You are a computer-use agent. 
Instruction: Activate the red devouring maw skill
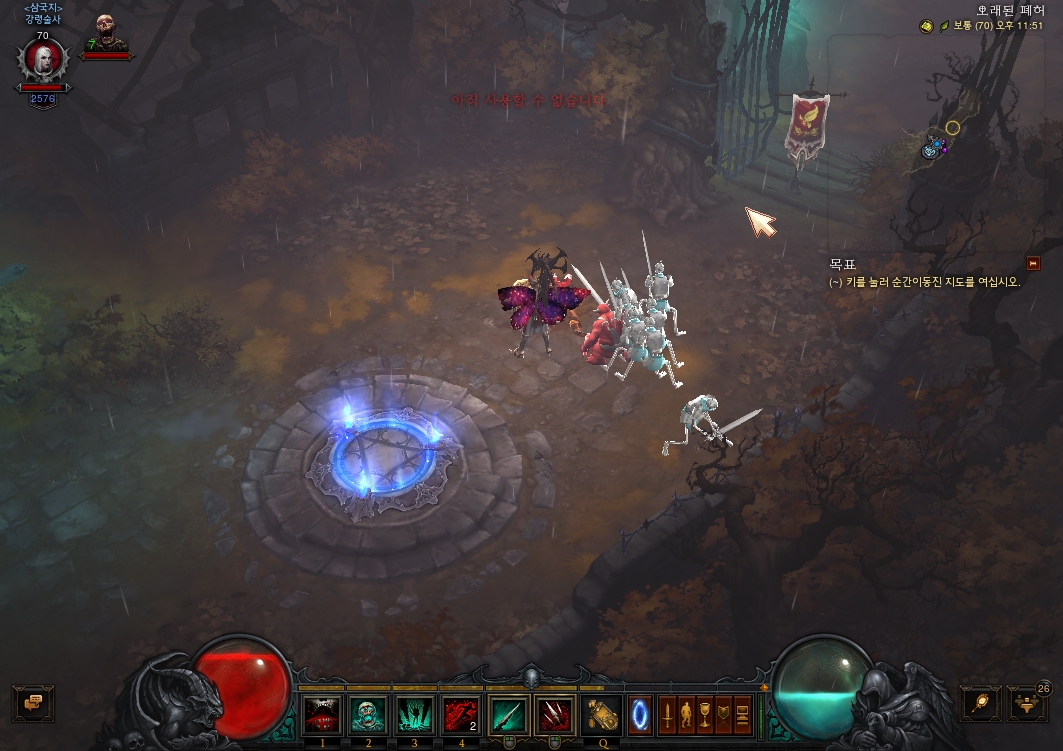point(322,714)
